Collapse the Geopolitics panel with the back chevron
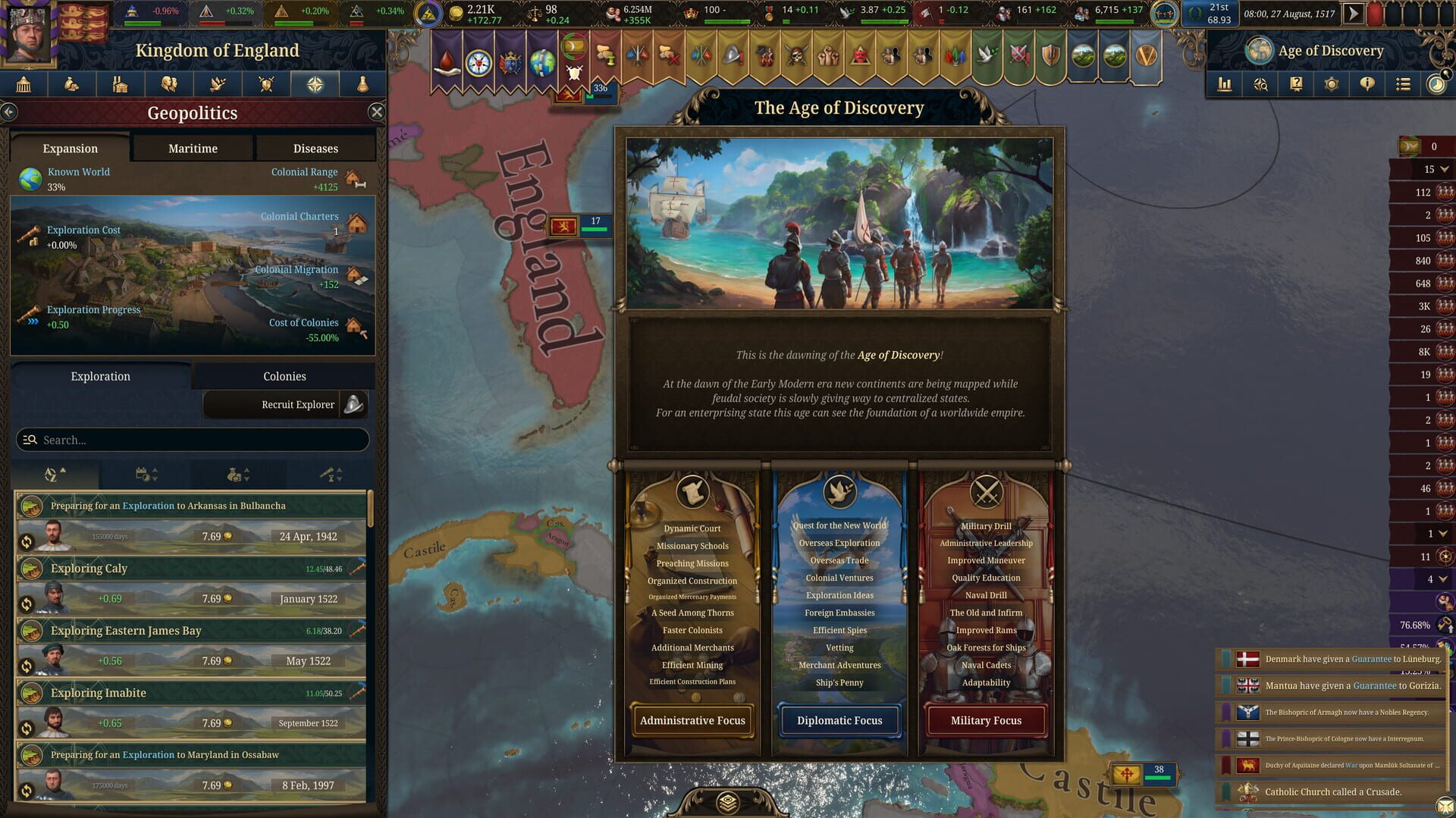Viewport: 1456px width, 818px height. point(10,111)
